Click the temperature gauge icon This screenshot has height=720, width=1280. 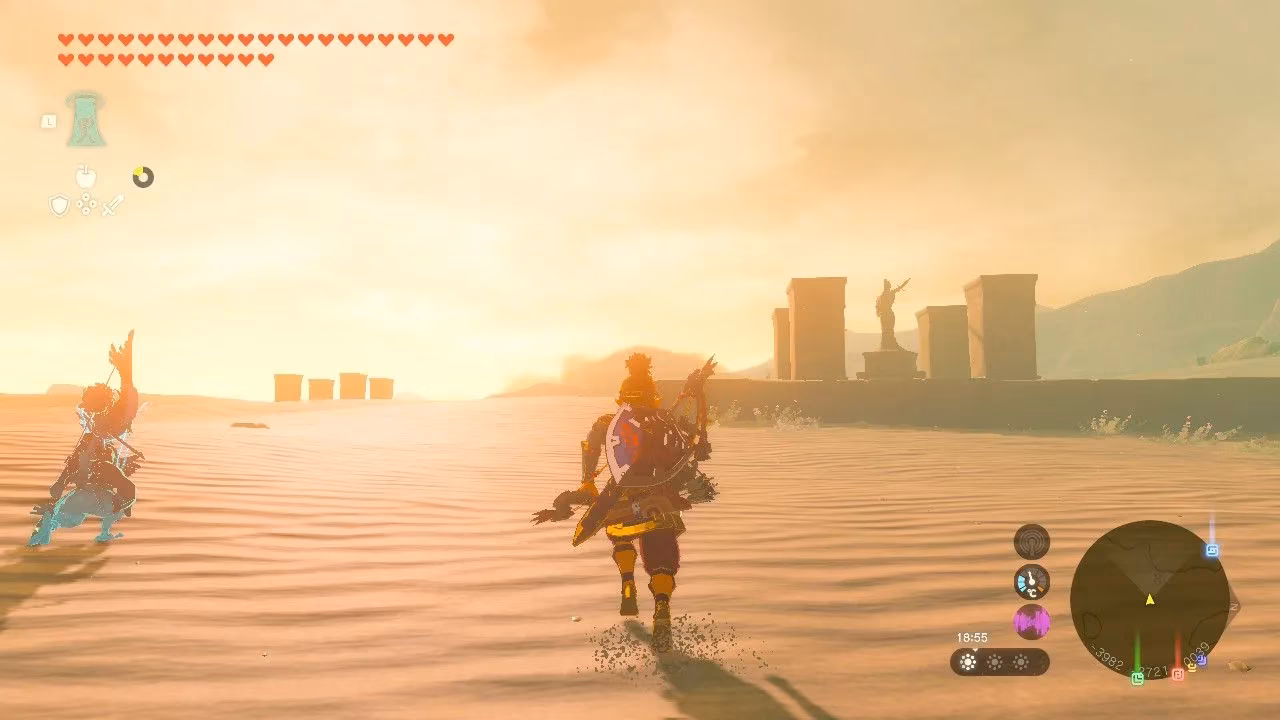point(1029,581)
